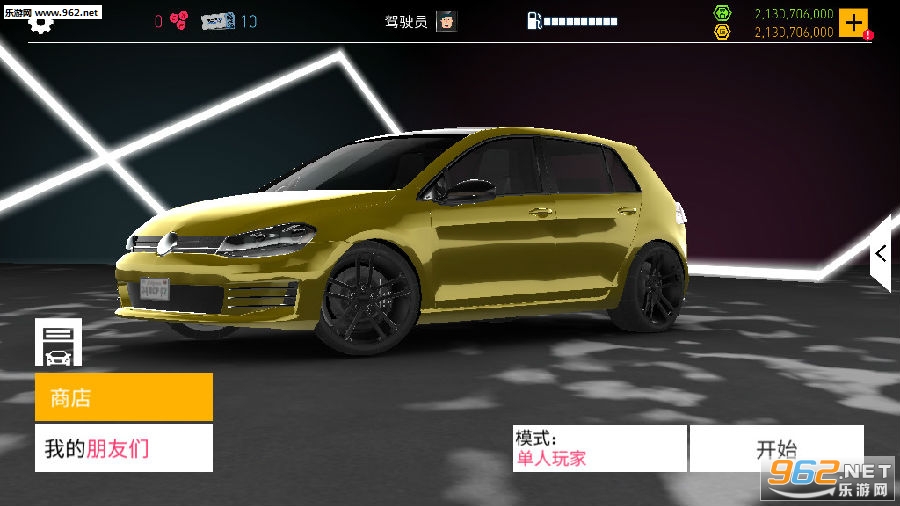This screenshot has width=900, height=506.
Task: Open the garage car icon
Action: click(58, 342)
